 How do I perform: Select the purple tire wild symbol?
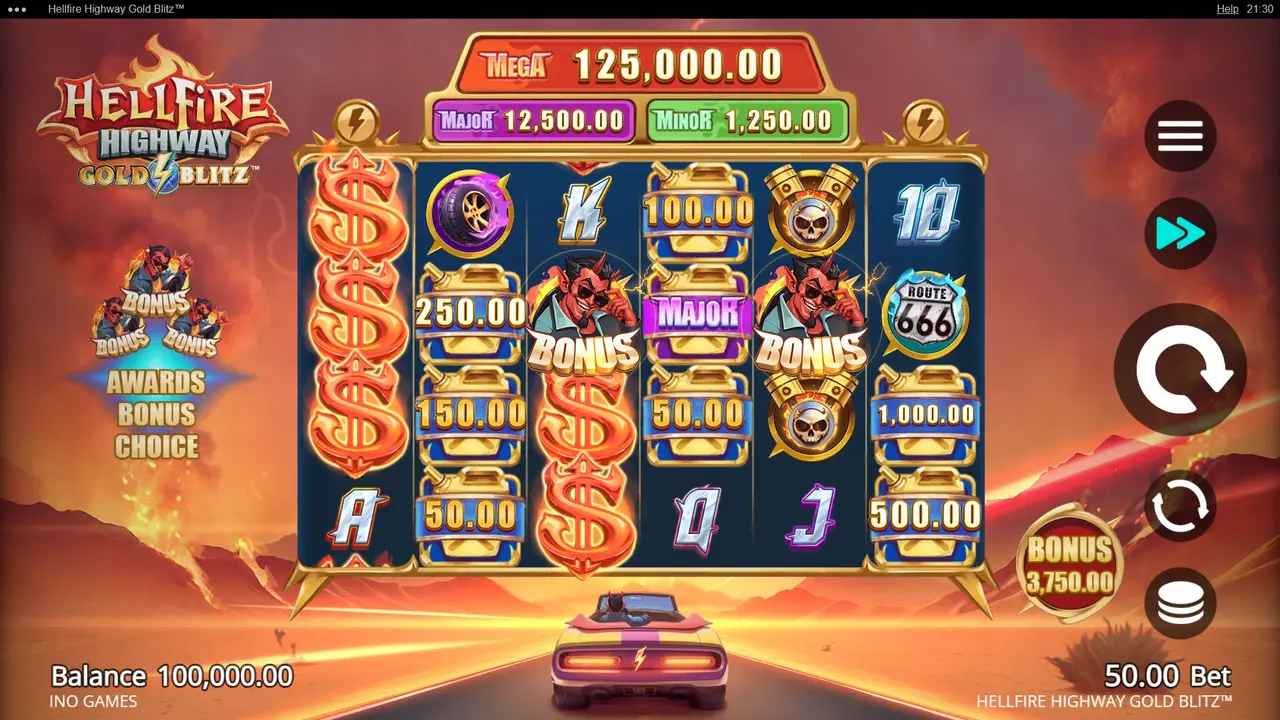click(469, 211)
